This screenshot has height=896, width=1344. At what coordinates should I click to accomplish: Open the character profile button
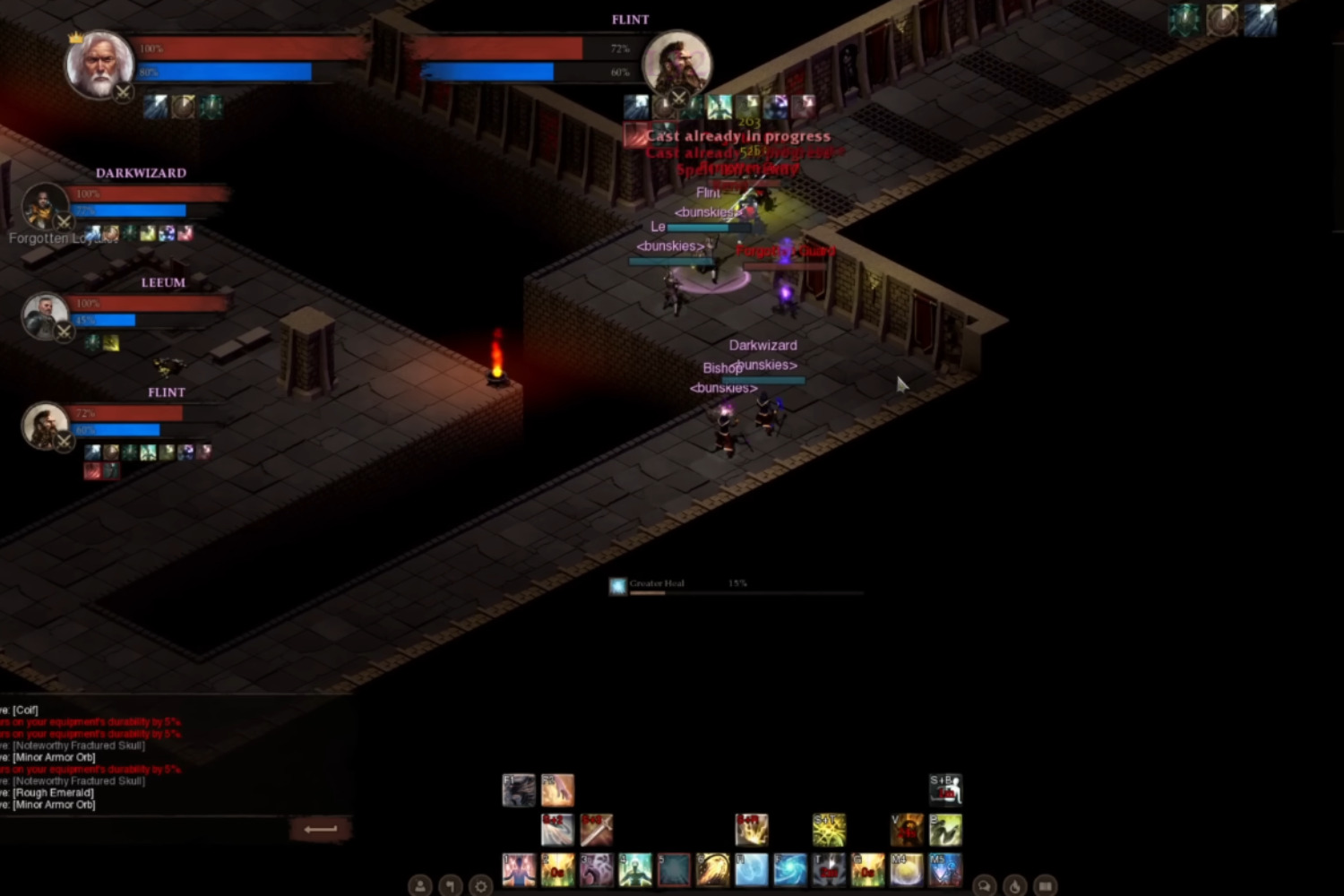(419, 886)
